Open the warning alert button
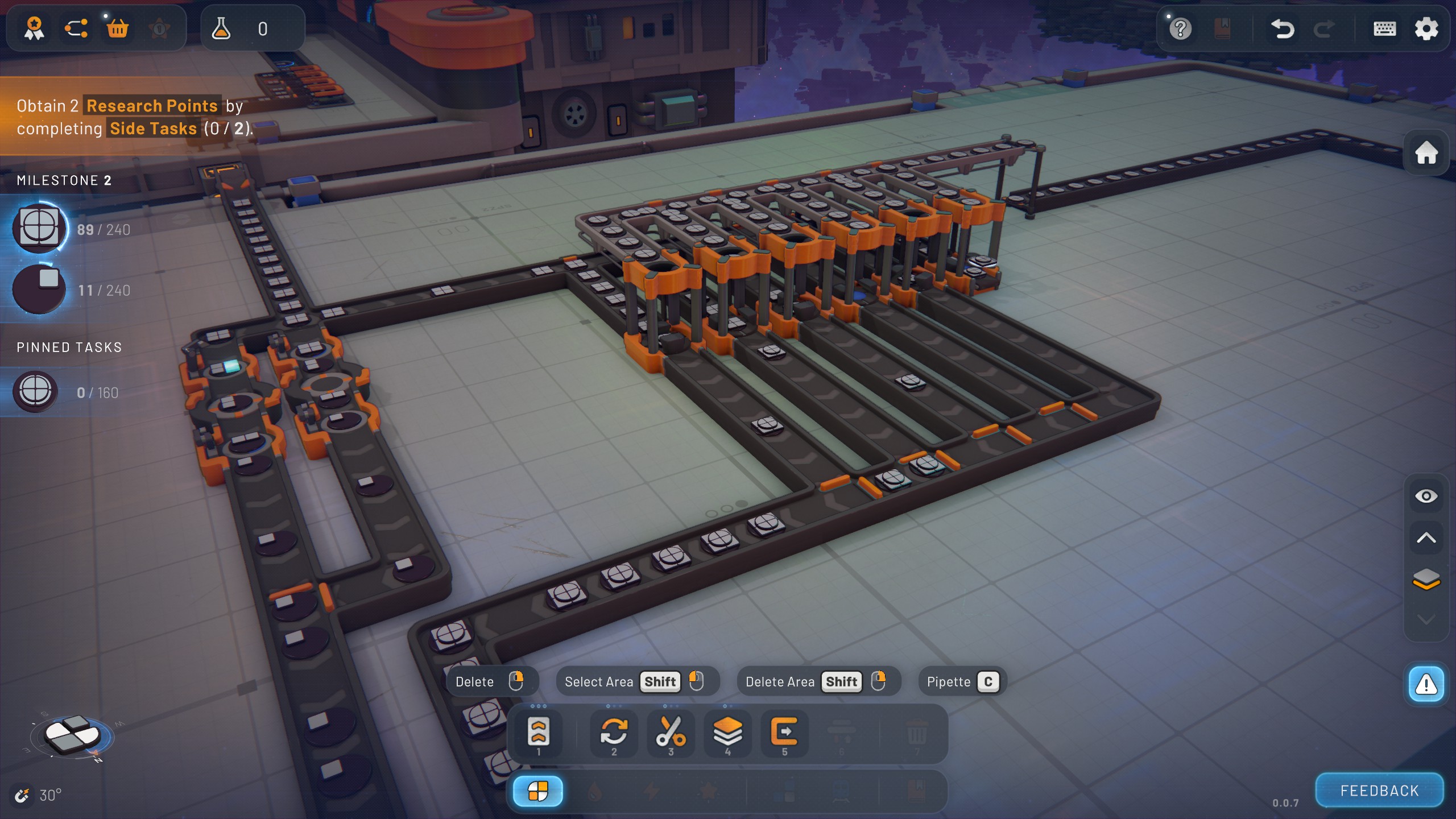 [x=1426, y=685]
